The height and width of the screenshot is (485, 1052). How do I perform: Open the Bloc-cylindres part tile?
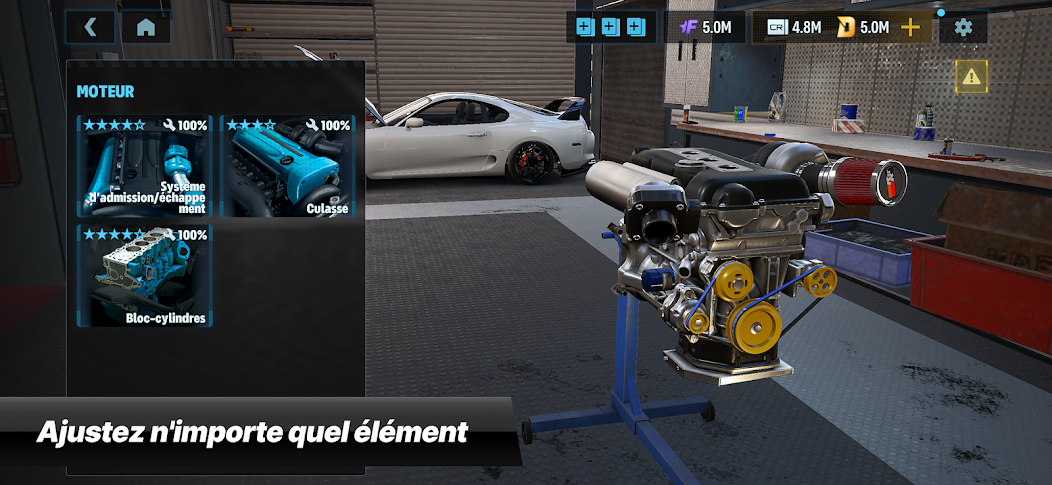(145, 276)
